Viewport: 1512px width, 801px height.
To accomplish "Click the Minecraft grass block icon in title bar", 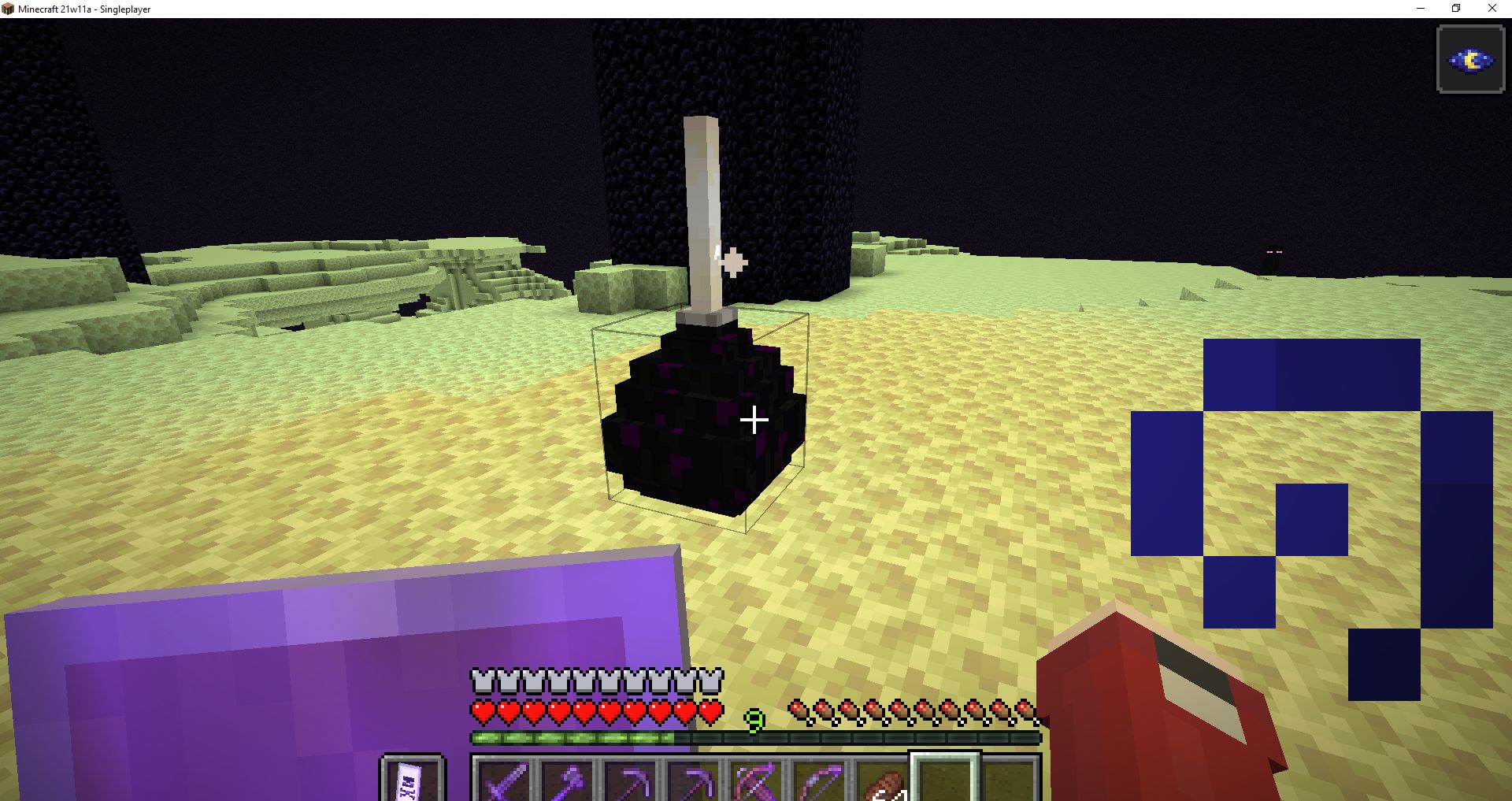I will pos(9,9).
